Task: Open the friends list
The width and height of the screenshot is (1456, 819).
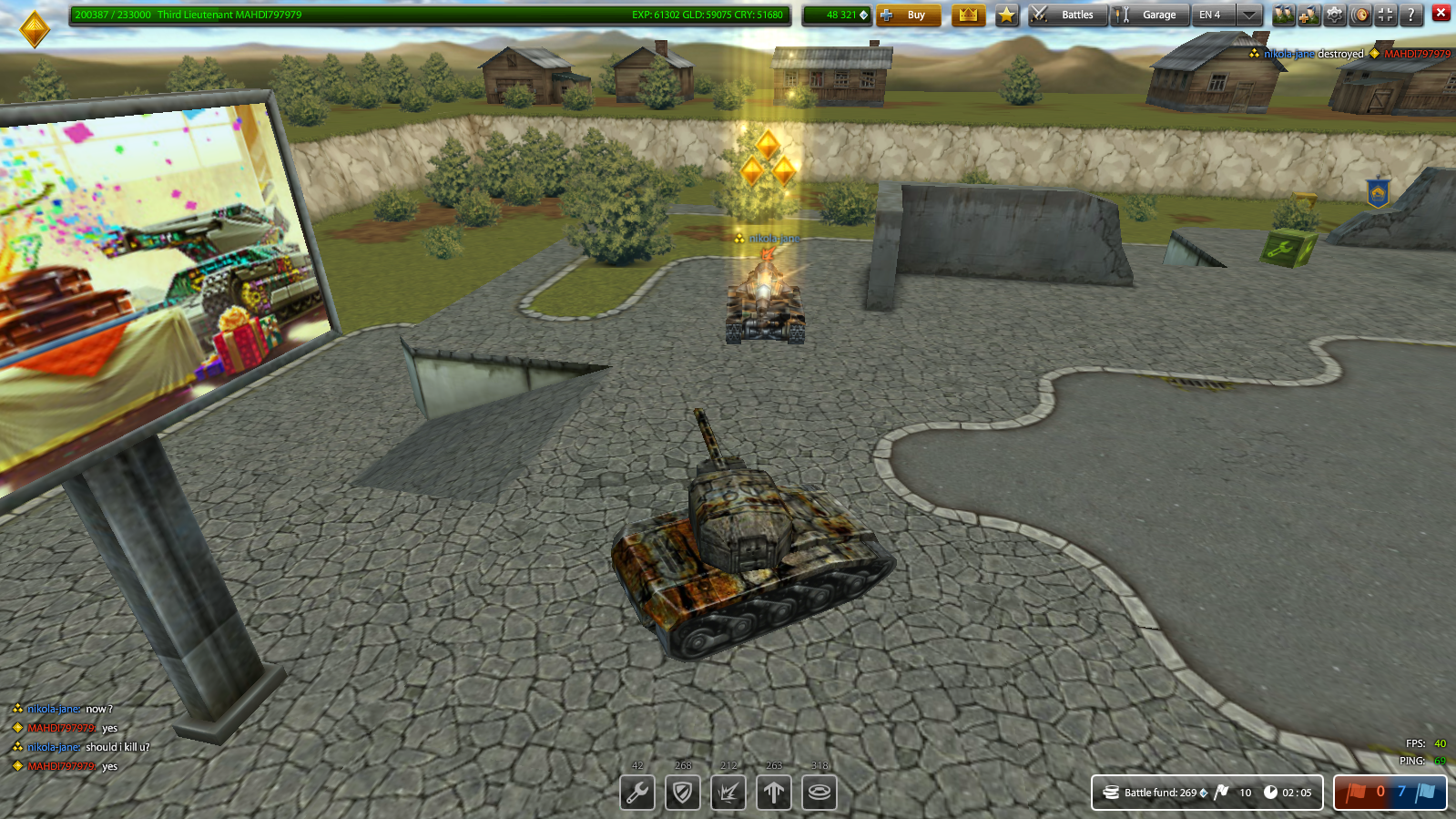Action: click(1284, 15)
